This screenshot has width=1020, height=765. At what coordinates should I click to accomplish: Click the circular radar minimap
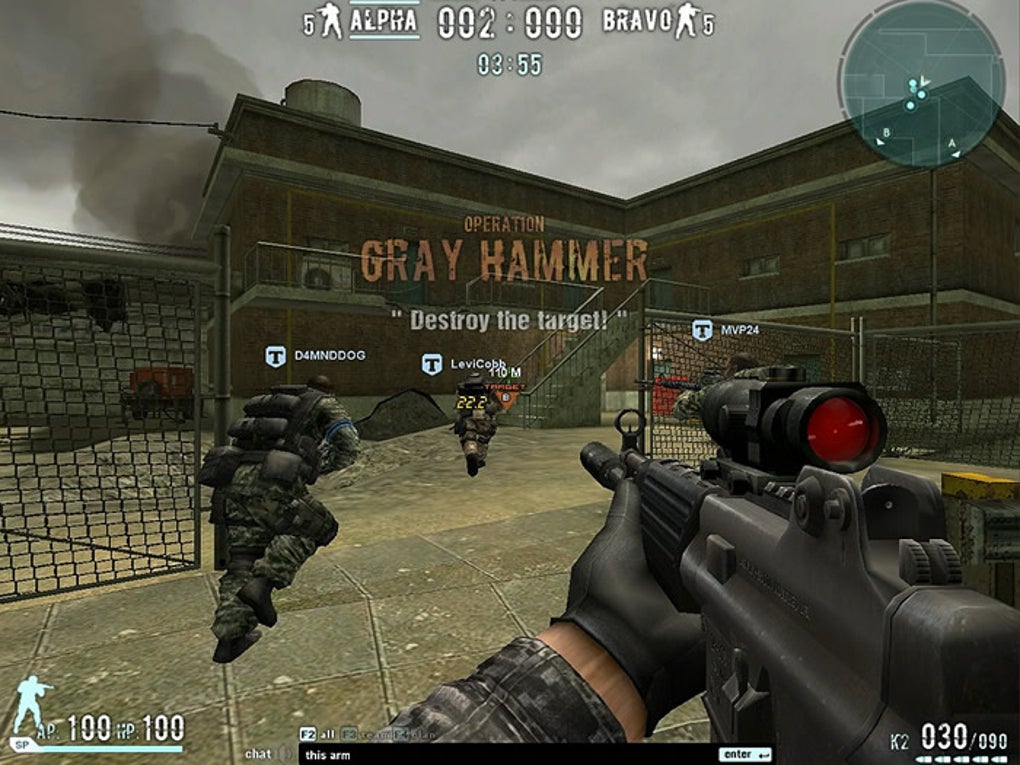921,83
